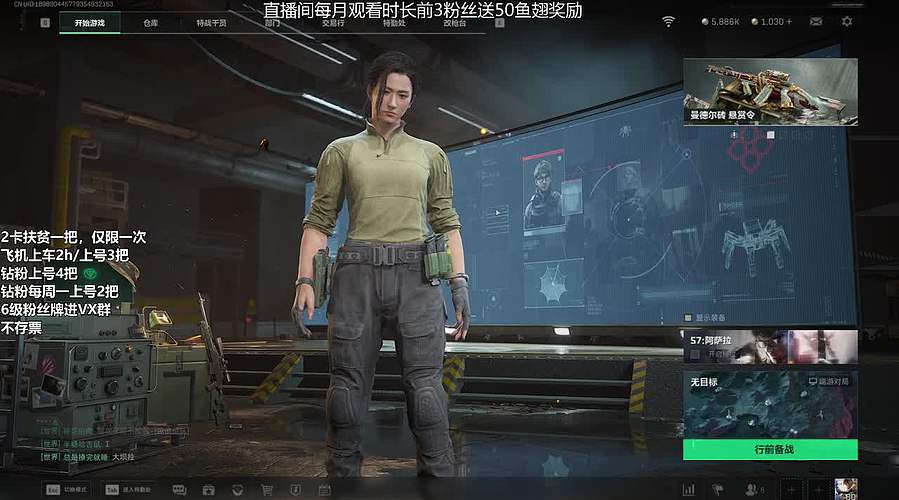
Task: Open the 曼德尔砖 悬赏令 banner
Action: tap(770, 91)
